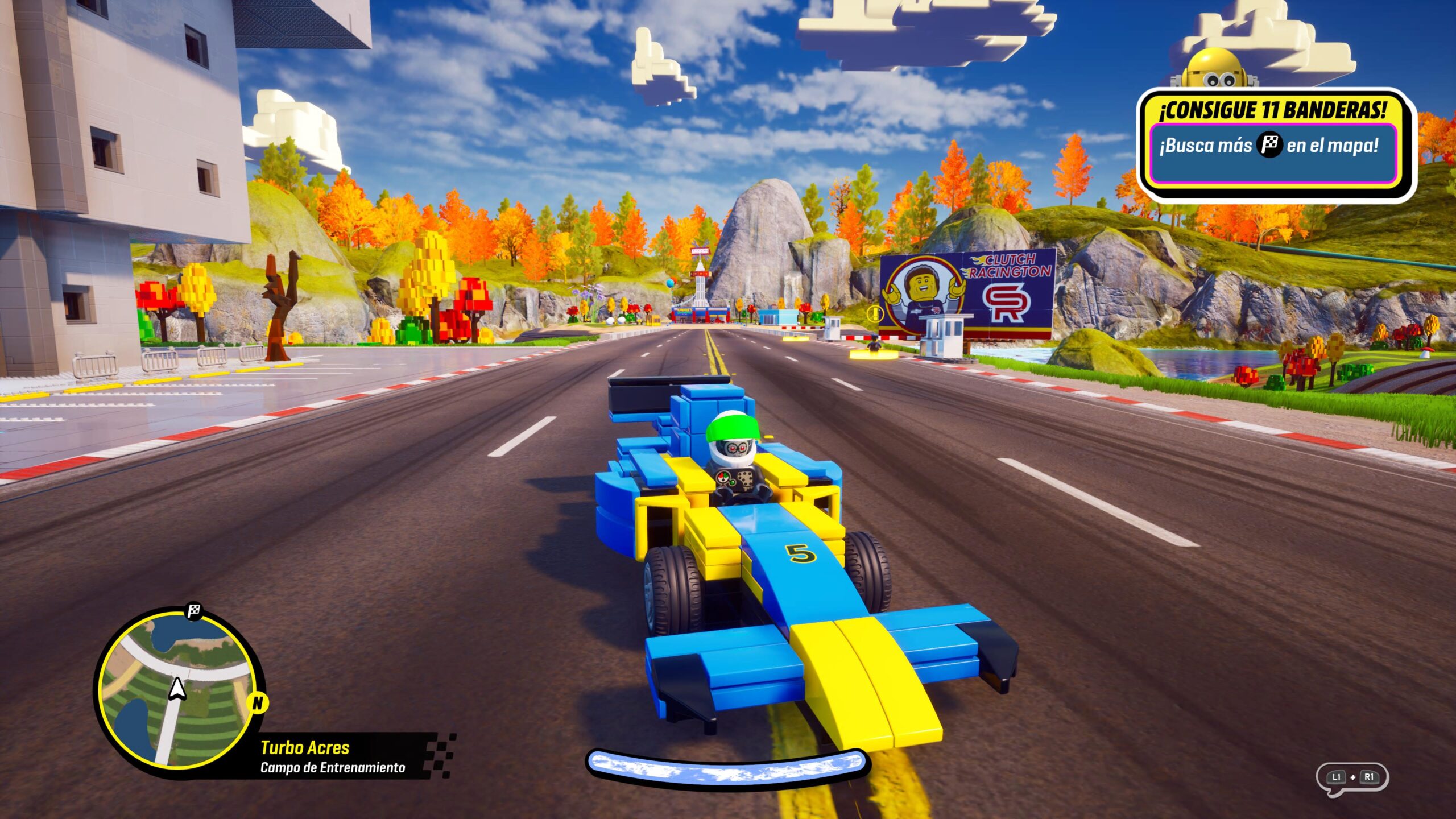Open the "¡Consigue 11 banderas!" objective tracker
The image size is (1456, 819).
[1274, 145]
